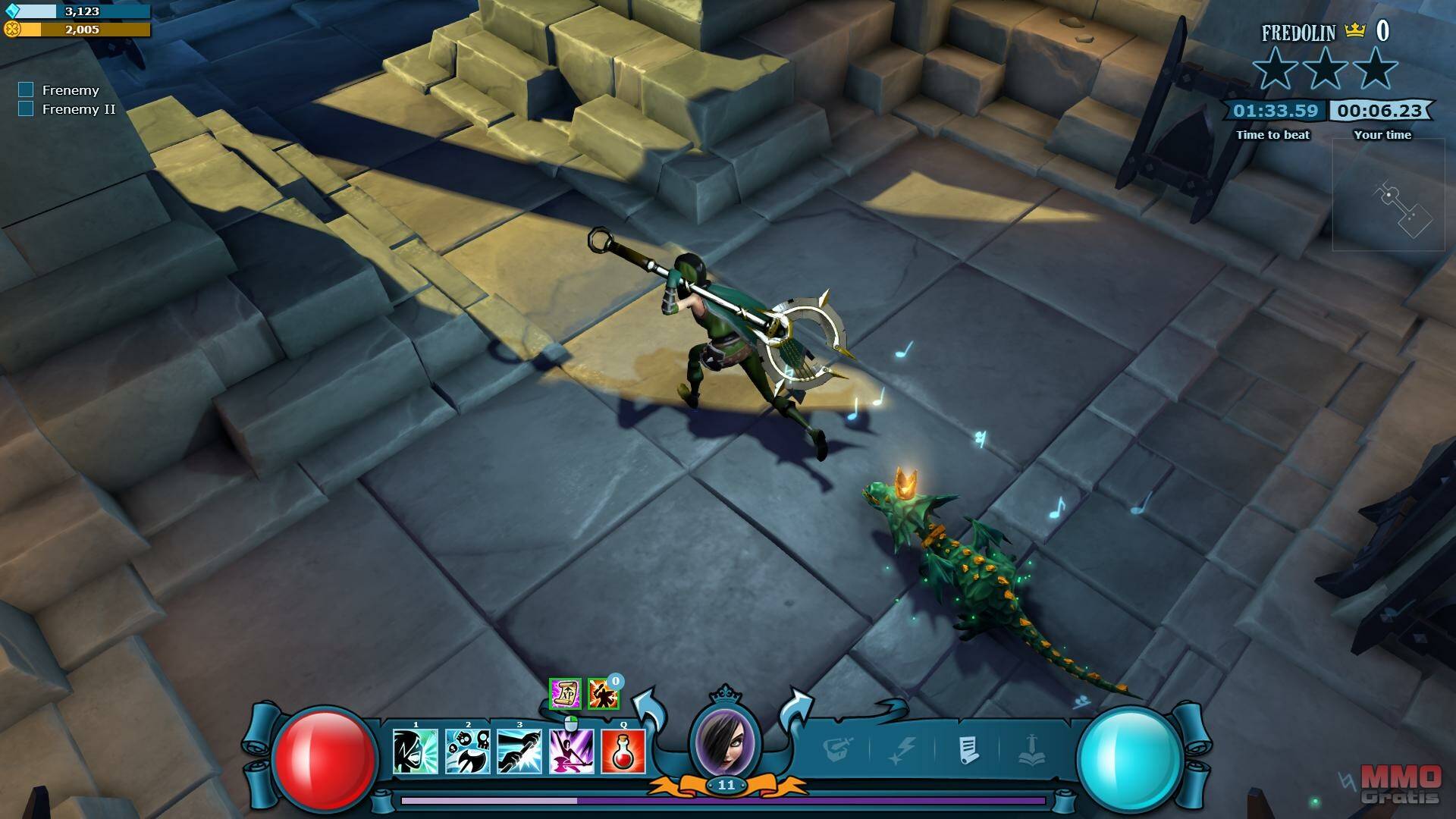Screen dimensions: 1456x819
Task: Open the lightning bolt skills icon
Action: 902,751
